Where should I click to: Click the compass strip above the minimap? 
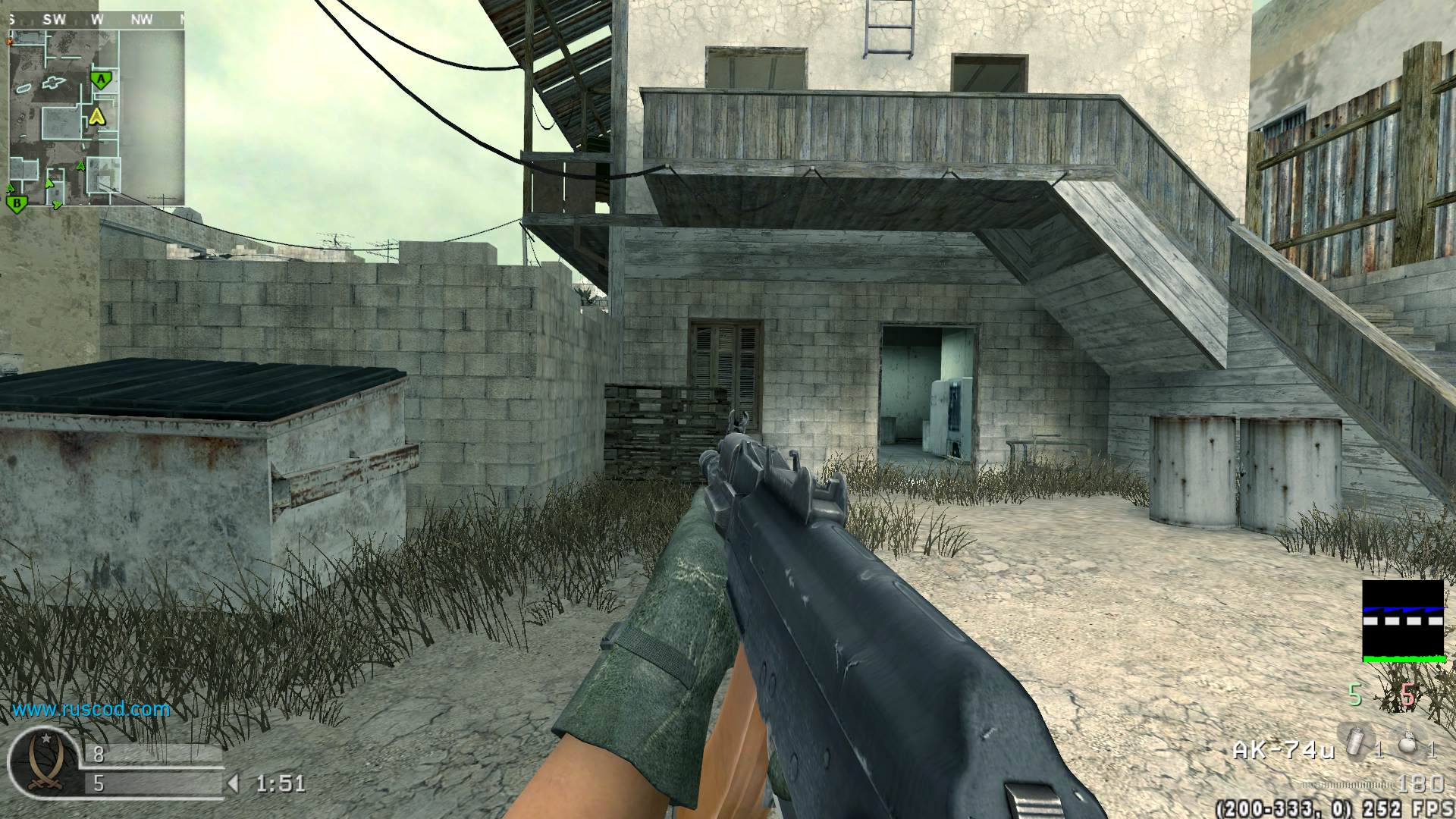pyautogui.click(x=96, y=20)
